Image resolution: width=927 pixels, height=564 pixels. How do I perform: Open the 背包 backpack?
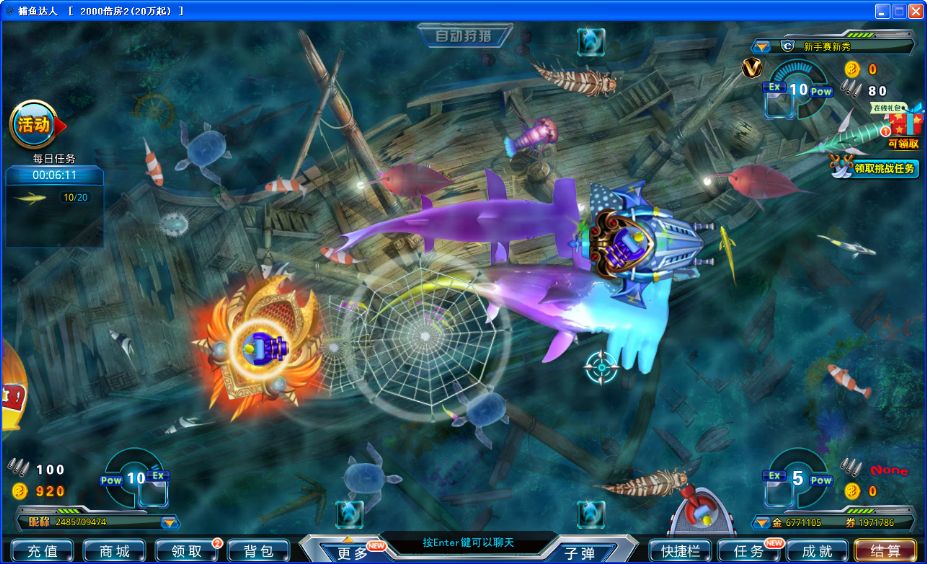pos(258,551)
